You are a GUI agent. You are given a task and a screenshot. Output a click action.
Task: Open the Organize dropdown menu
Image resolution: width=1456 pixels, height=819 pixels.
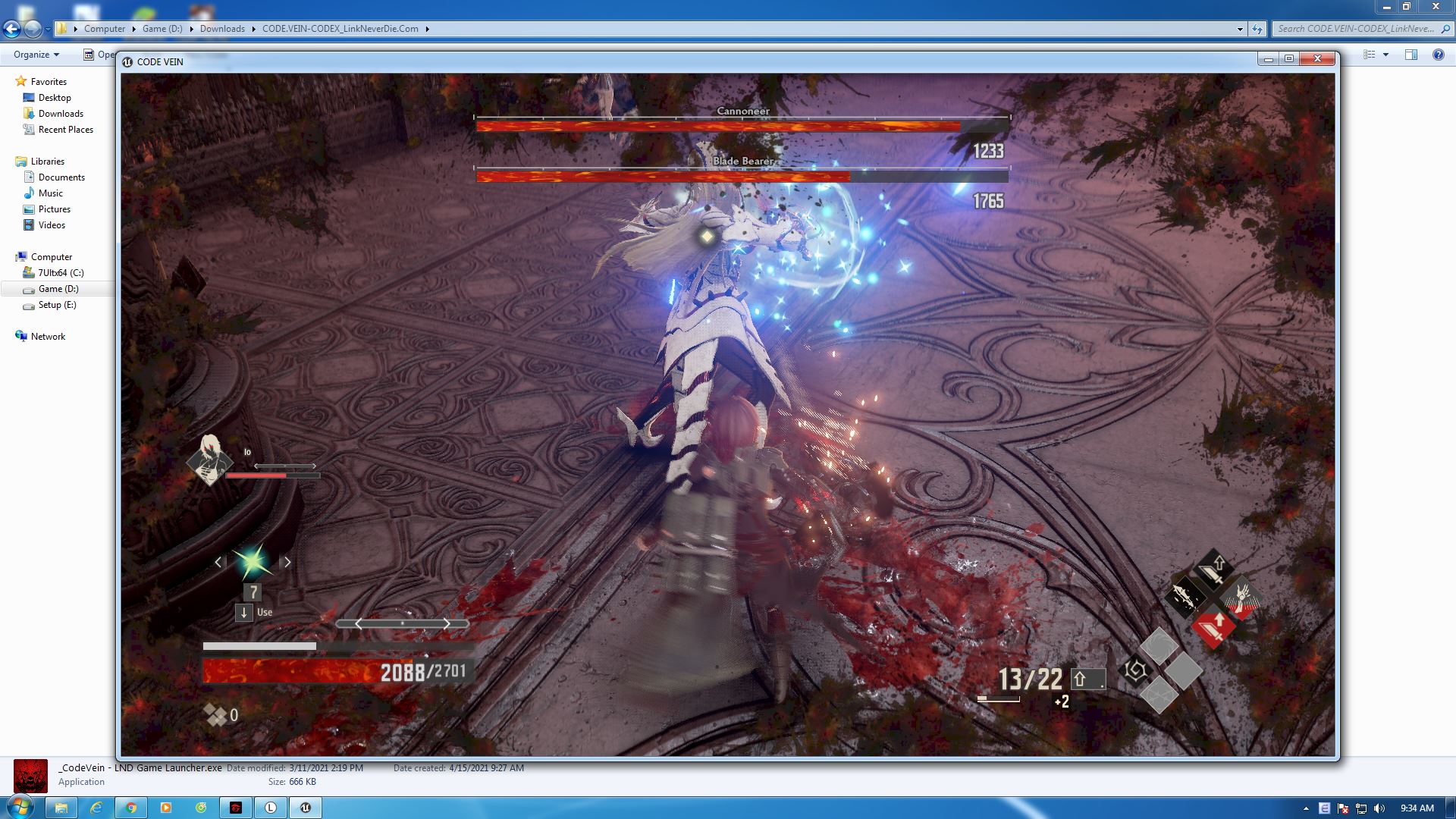click(35, 55)
